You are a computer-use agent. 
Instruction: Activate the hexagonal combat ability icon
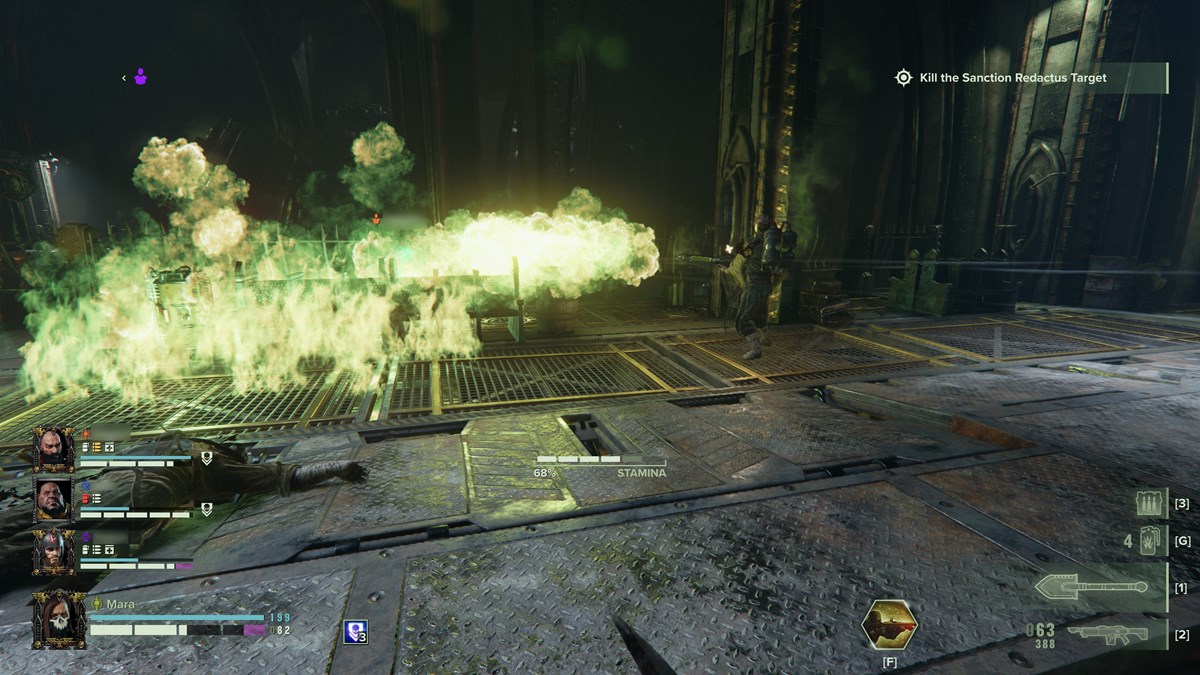tap(889, 624)
